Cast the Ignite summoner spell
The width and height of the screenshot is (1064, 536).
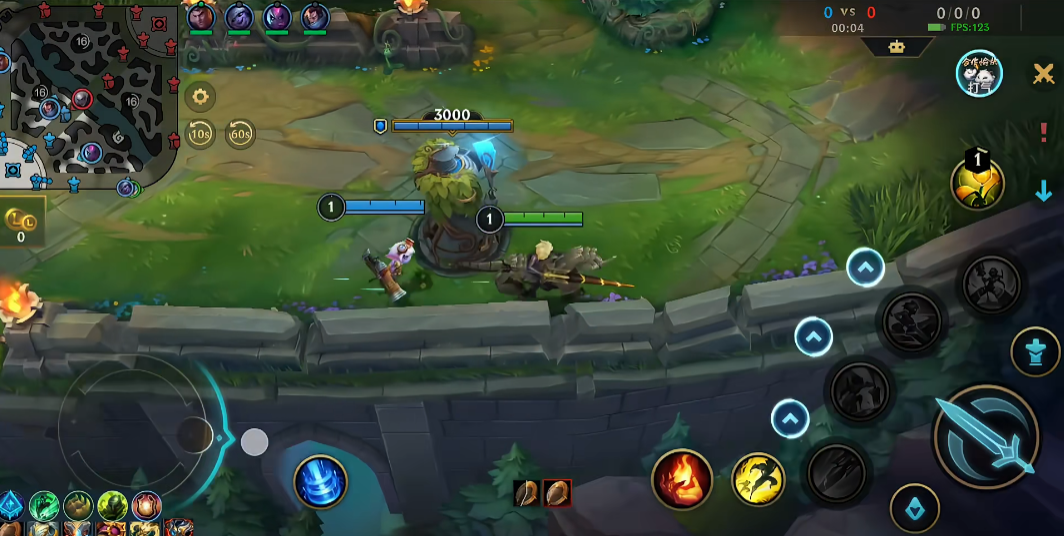tap(682, 479)
